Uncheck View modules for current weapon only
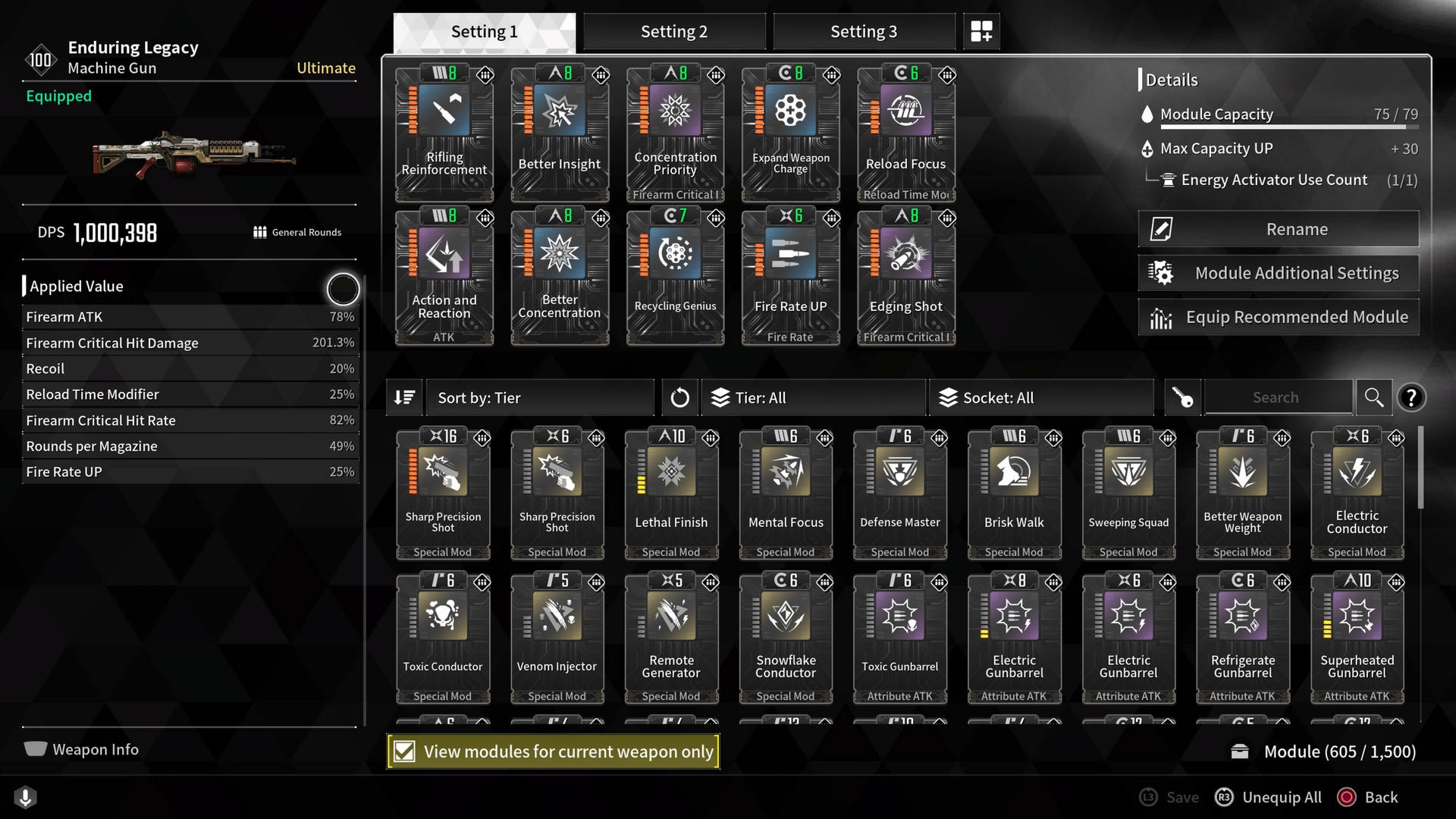Screen dimensions: 1456x819 click(403, 752)
